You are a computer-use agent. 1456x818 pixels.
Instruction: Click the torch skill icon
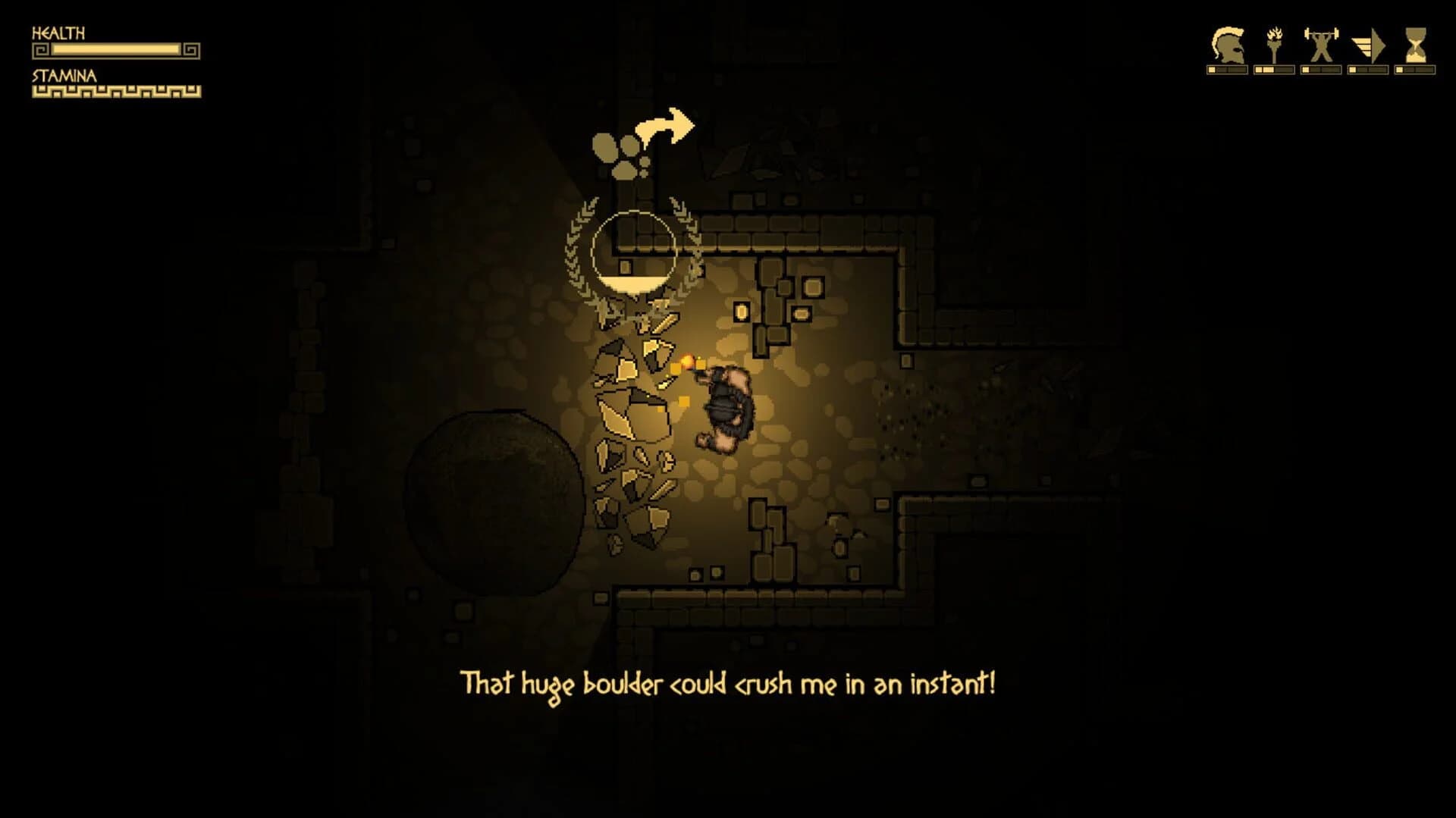[x=1274, y=44]
